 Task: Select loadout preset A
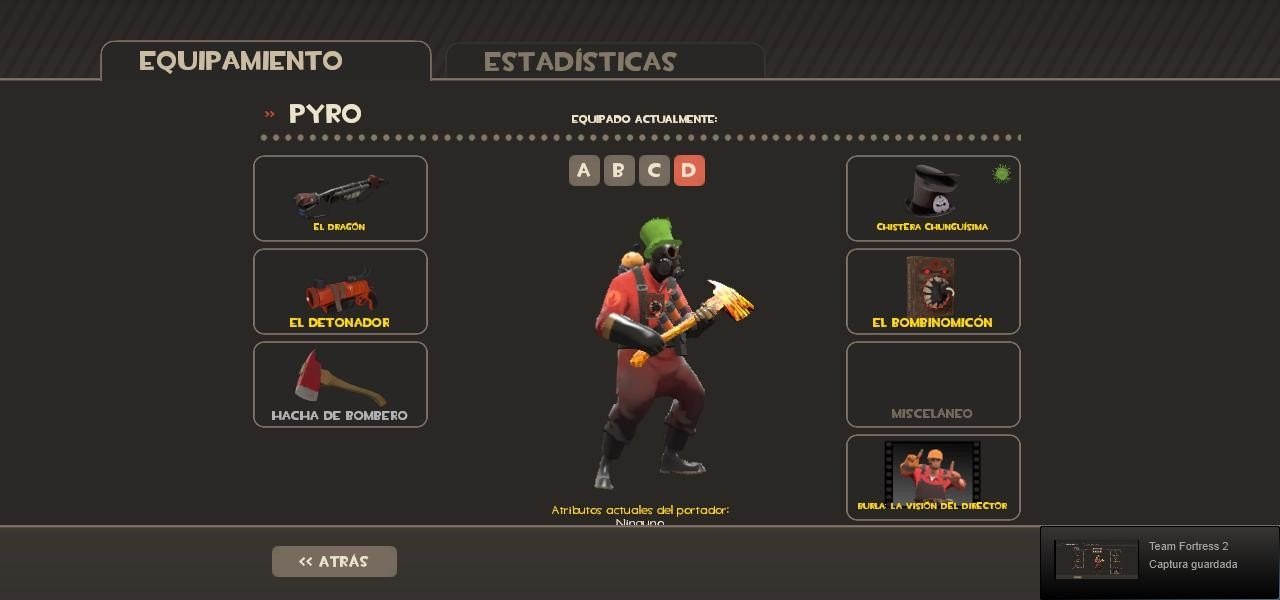584,171
